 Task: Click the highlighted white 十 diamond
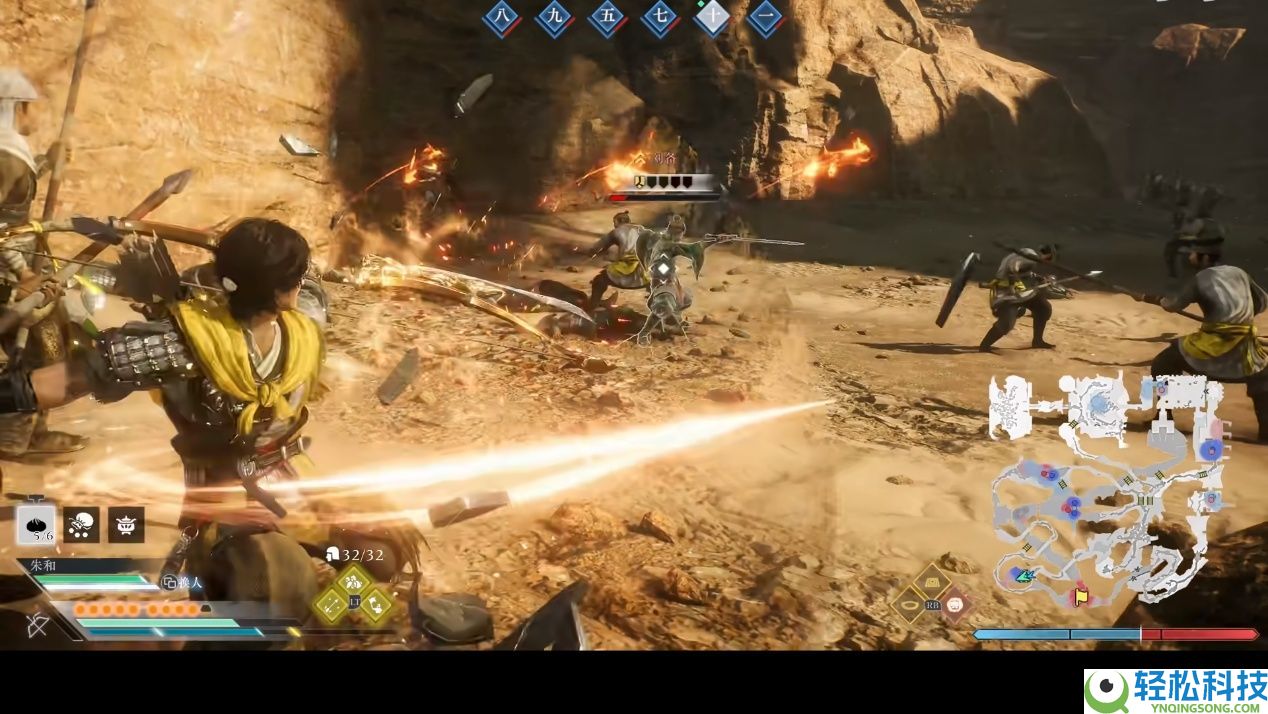(x=712, y=17)
